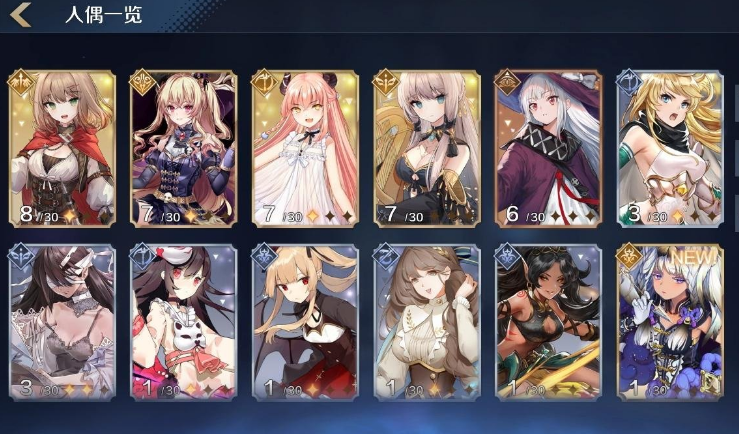Pick the dark-skinned warrior girl card
The width and height of the screenshot is (739, 434).
[548, 322]
